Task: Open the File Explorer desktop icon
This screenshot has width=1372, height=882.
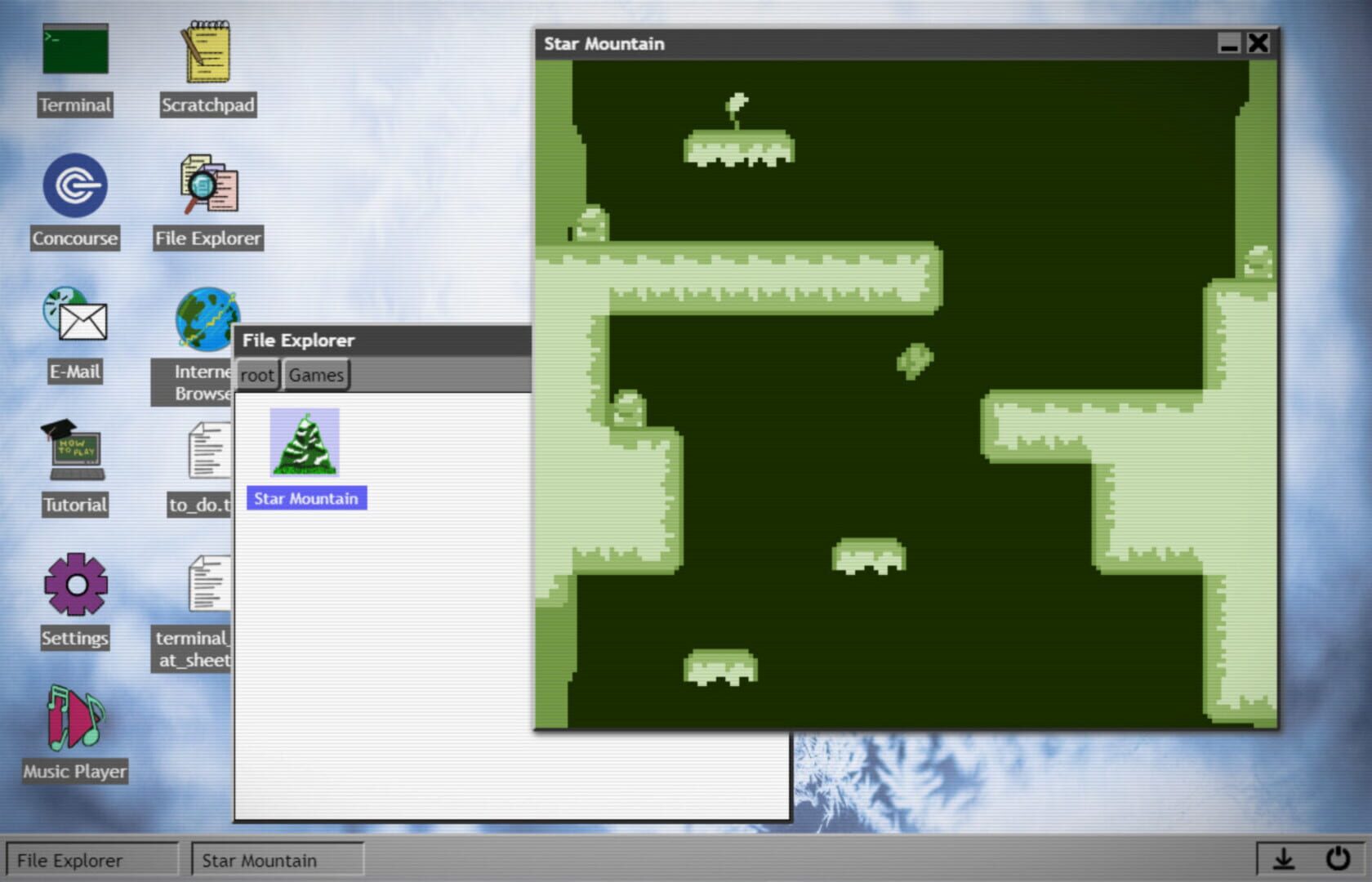Action: (x=207, y=188)
